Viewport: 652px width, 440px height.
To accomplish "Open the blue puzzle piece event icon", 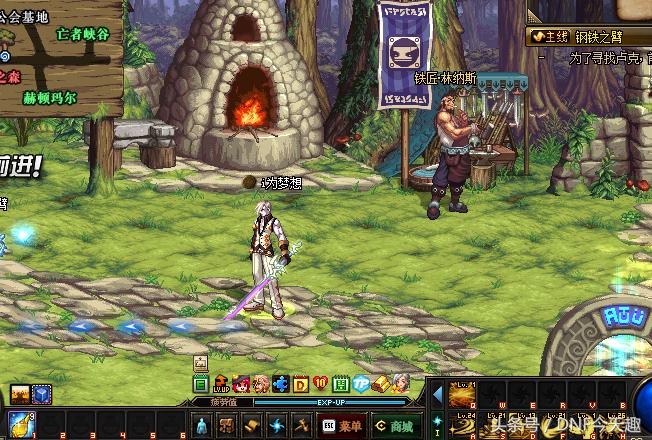I will pos(280,384).
